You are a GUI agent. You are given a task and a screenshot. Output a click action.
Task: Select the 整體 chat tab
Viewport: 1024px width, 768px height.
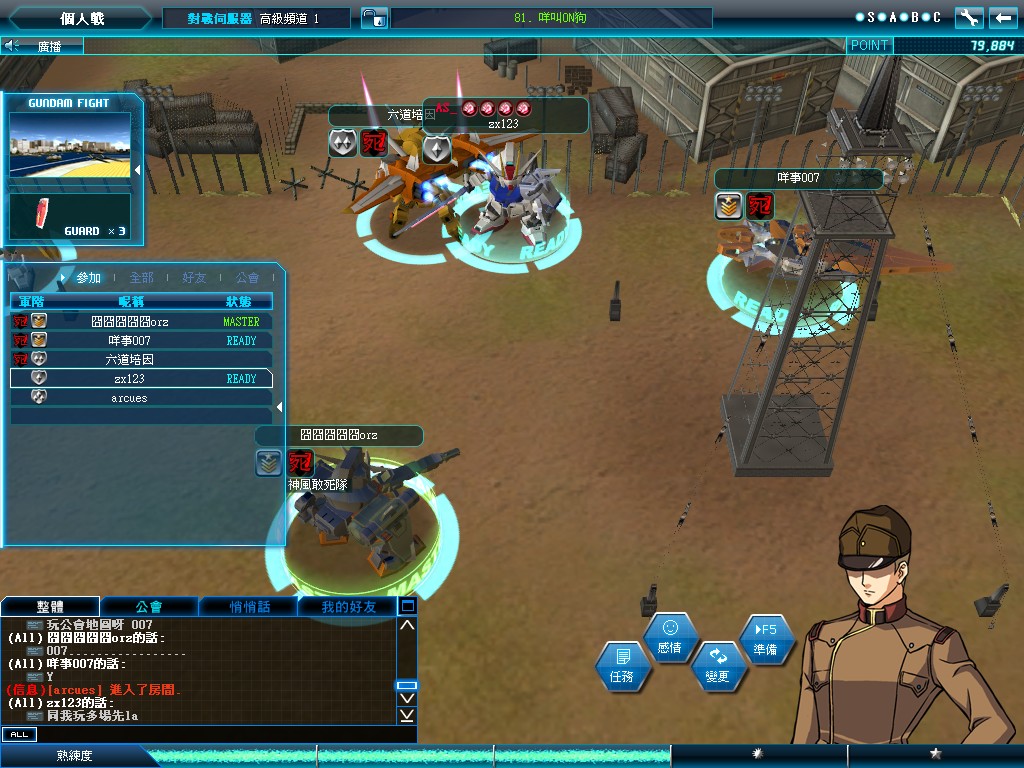(50, 606)
